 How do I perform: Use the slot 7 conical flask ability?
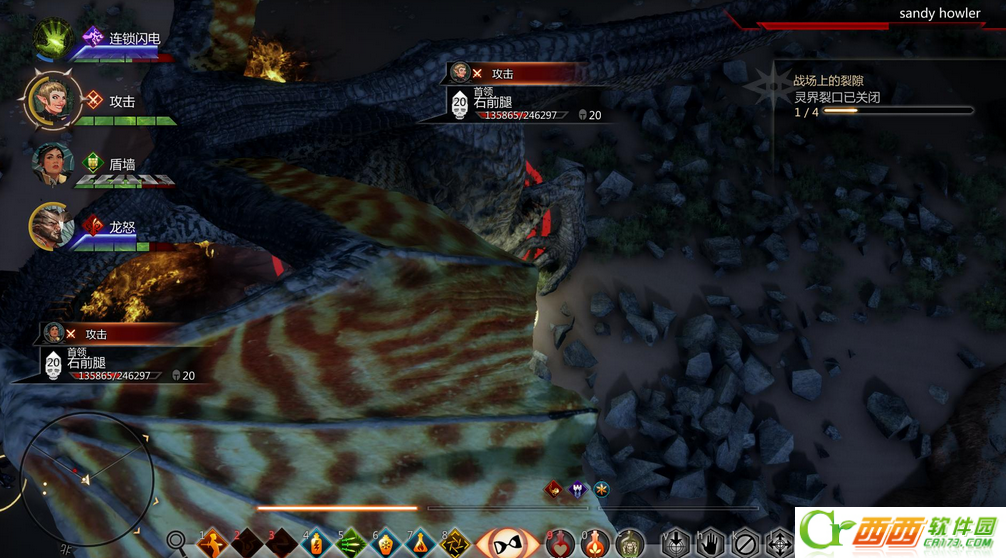420,543
